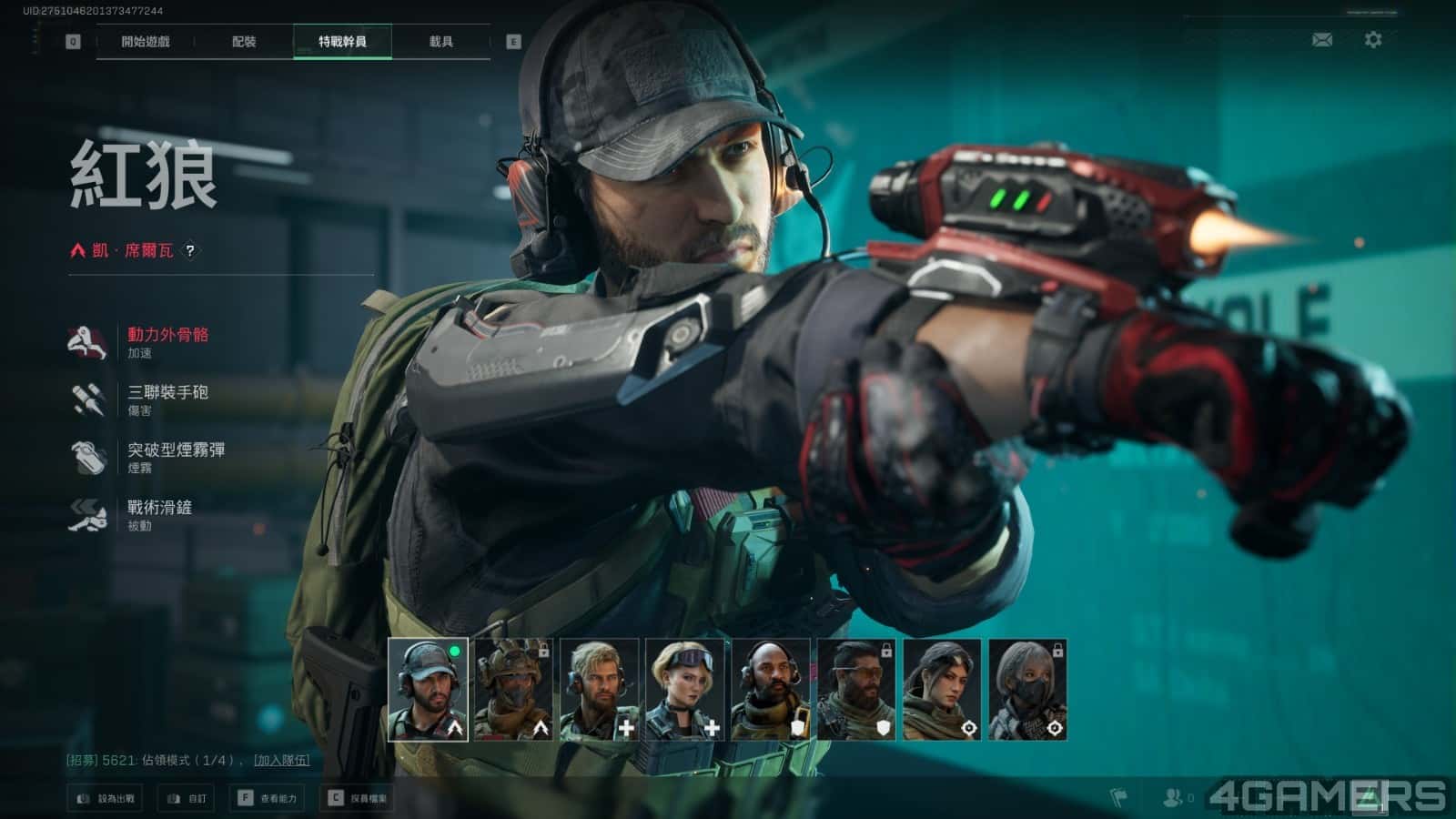
Task: Select the operator portrait with the baseball cap
Action: pos(428,689)
